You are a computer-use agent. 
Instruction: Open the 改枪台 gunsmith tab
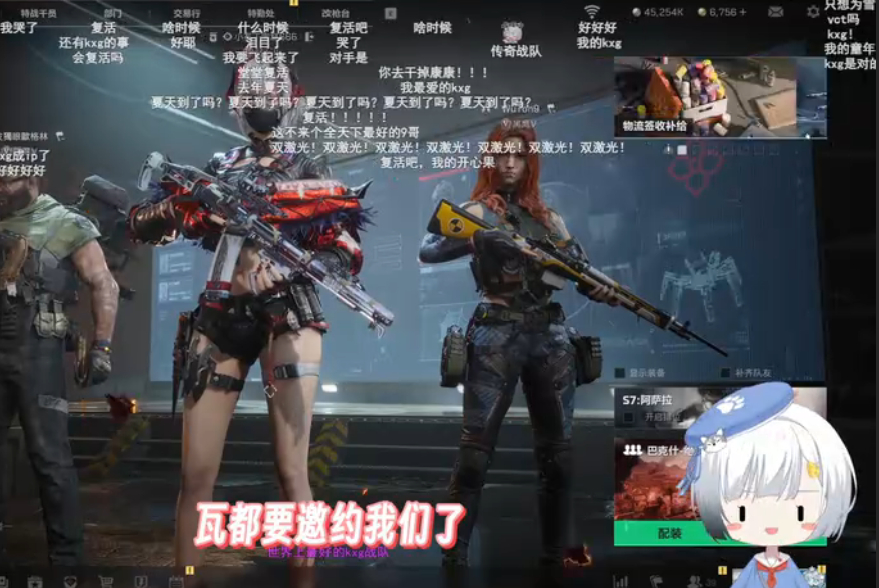pos(336,13)
